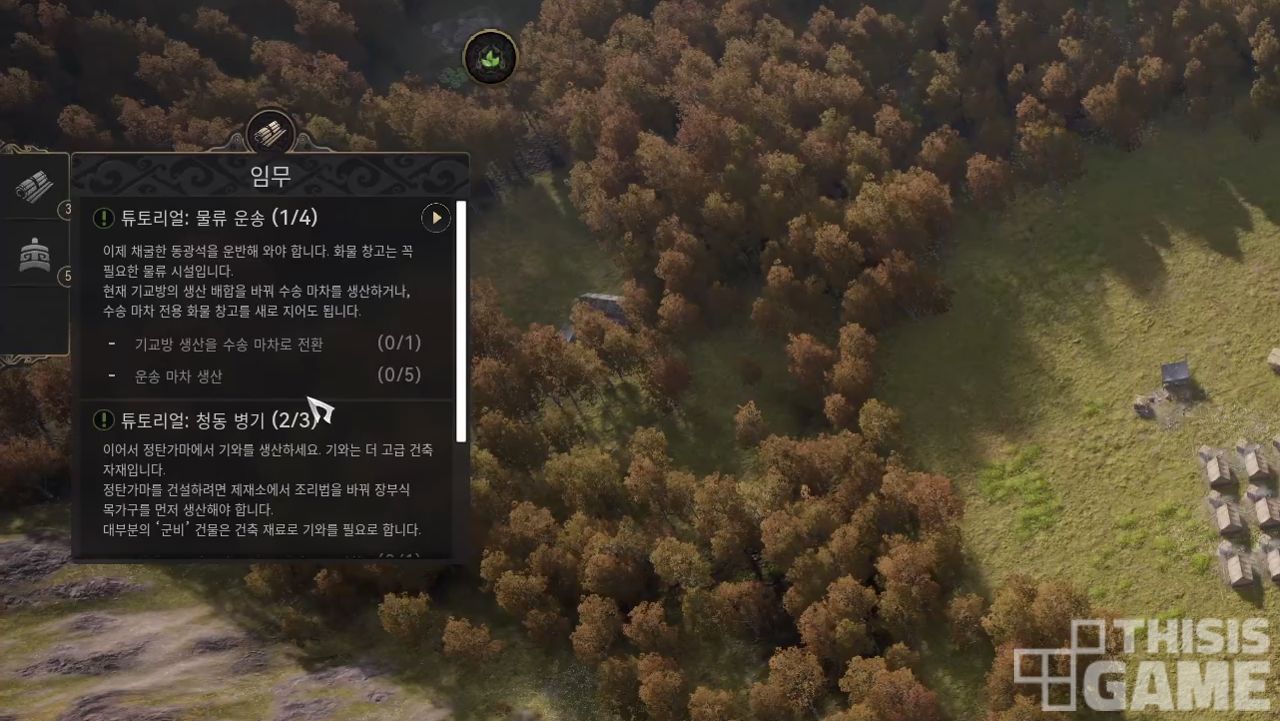Click the 운송 마차 생산 objective
This screenshot has height=721, width=1280.
179,376
